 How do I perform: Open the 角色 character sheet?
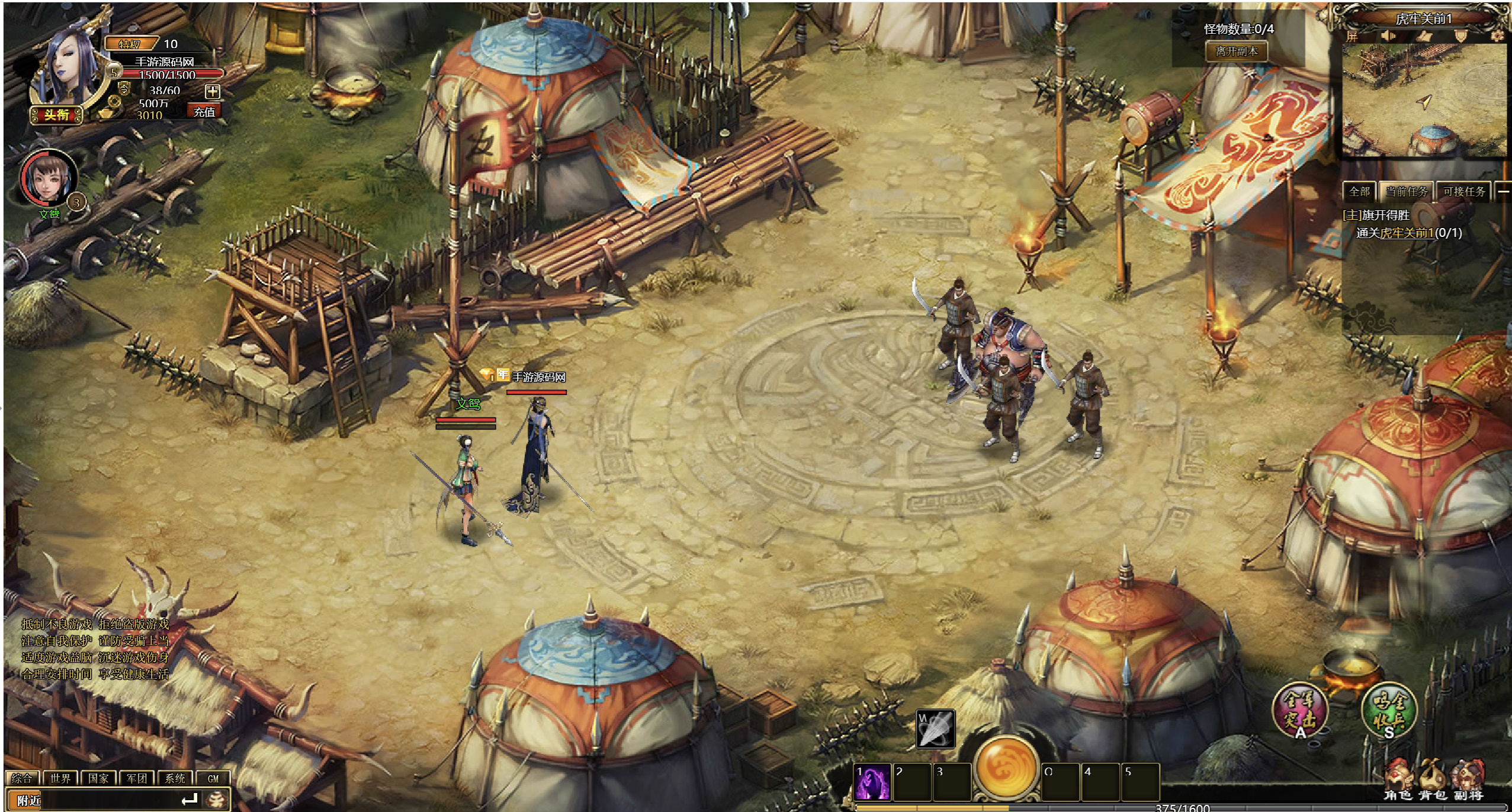coord(1398,782)
